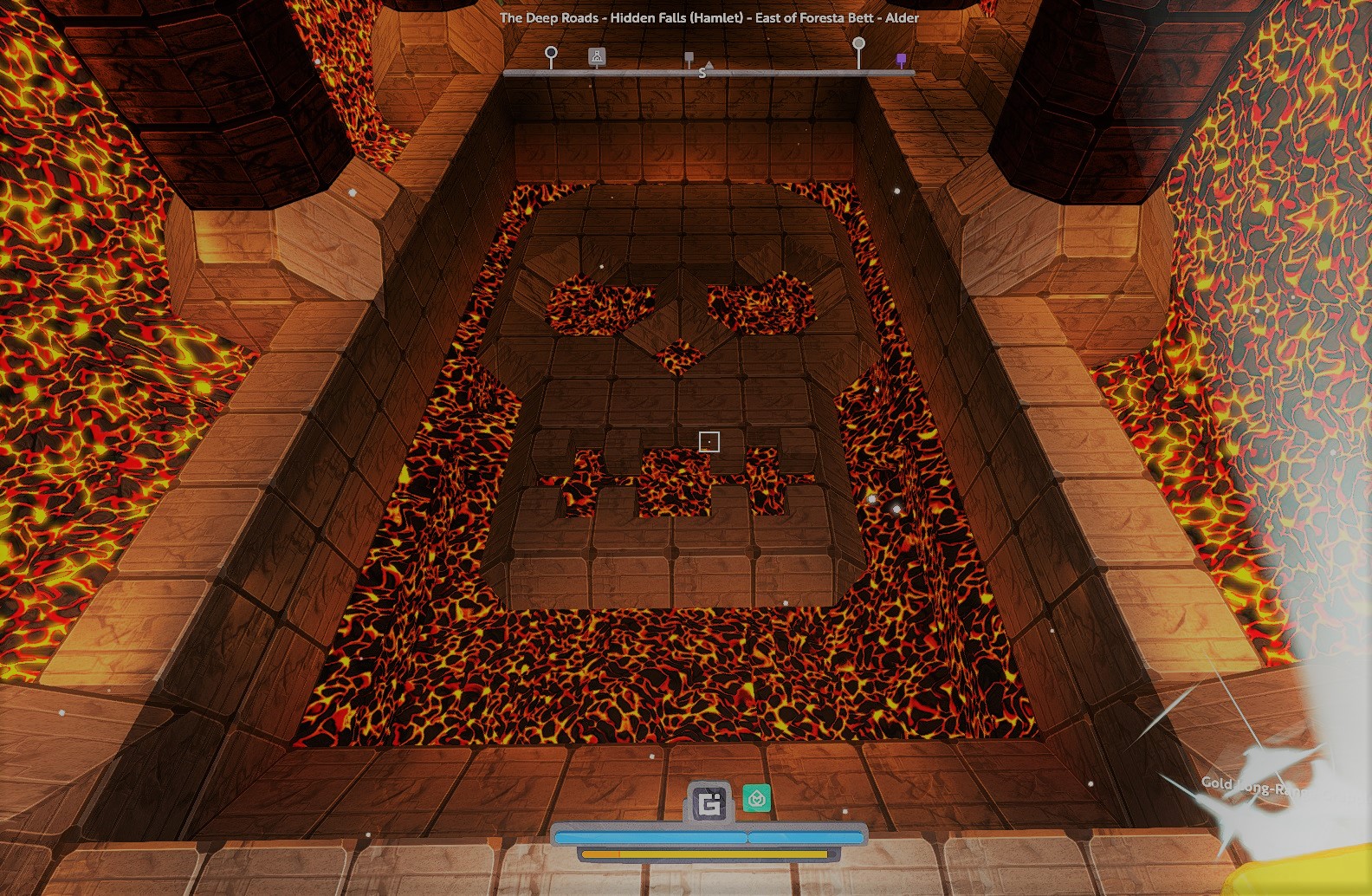Open the stone G emblem icon

pyautogui.click(x=709, y=803)
